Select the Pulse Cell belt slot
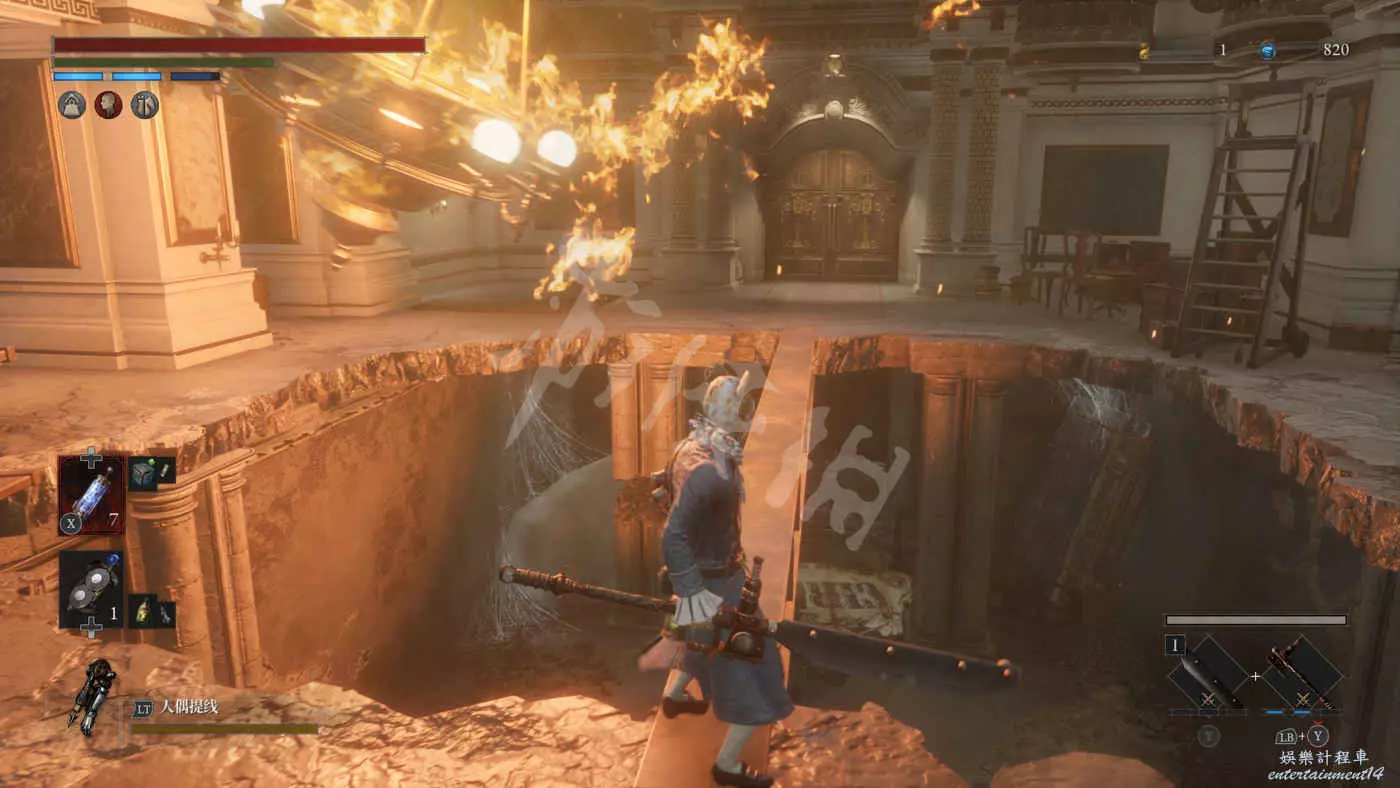The height and width of the screenshot is (788, 1400). point(91,494)
